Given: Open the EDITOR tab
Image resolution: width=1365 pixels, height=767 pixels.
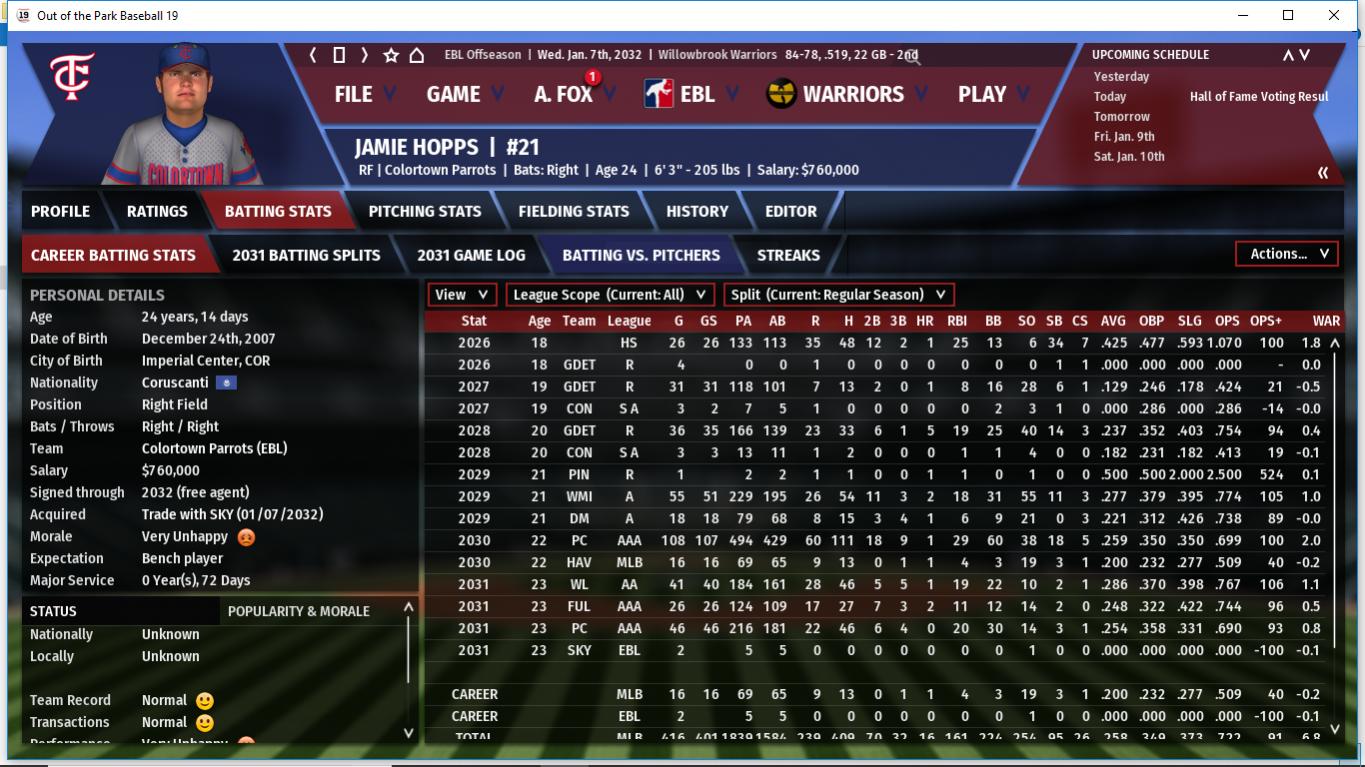Looking at the screenshot, I should pos(791,211).
